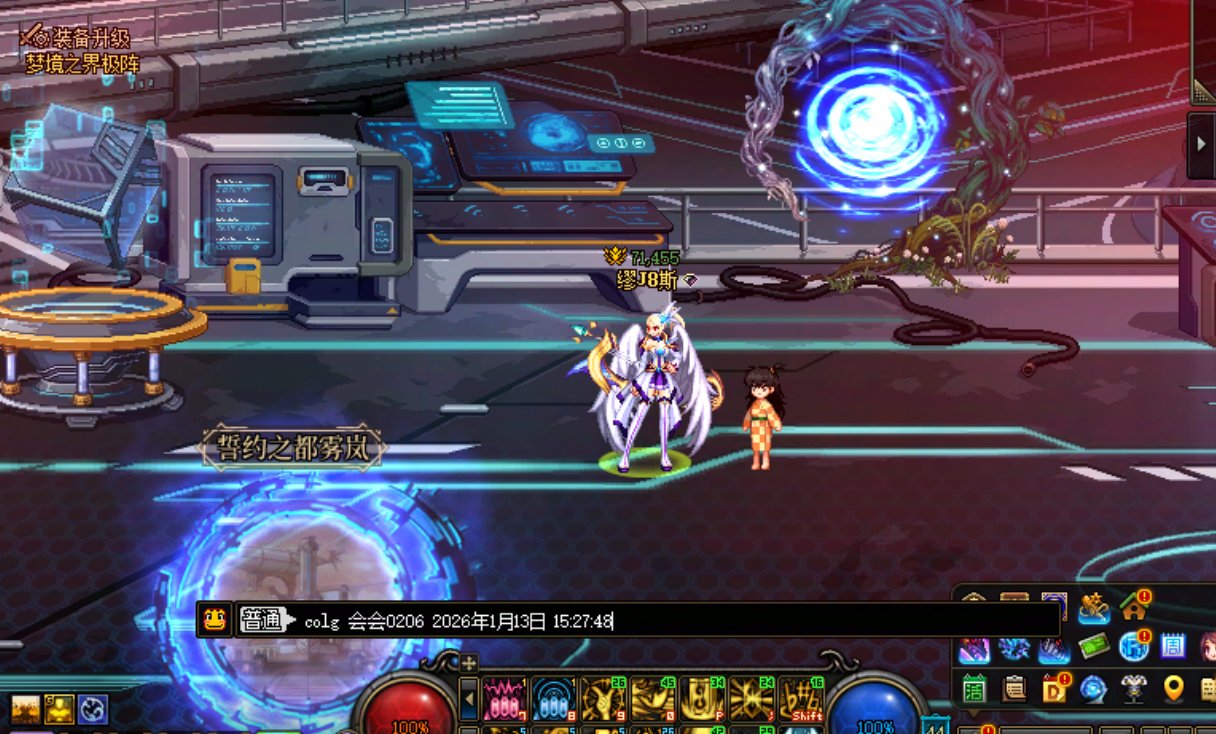This screenshot has height=734, width=1216.
Task: Expand the side panel arrow on right edge
Action: tap(1202, 144)
